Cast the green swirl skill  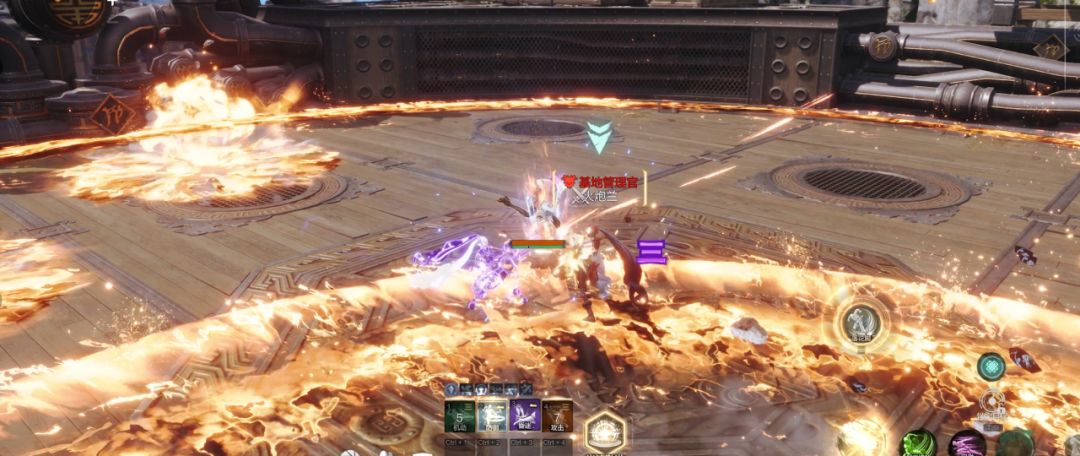pyautogui.click(x=919, y=443)
